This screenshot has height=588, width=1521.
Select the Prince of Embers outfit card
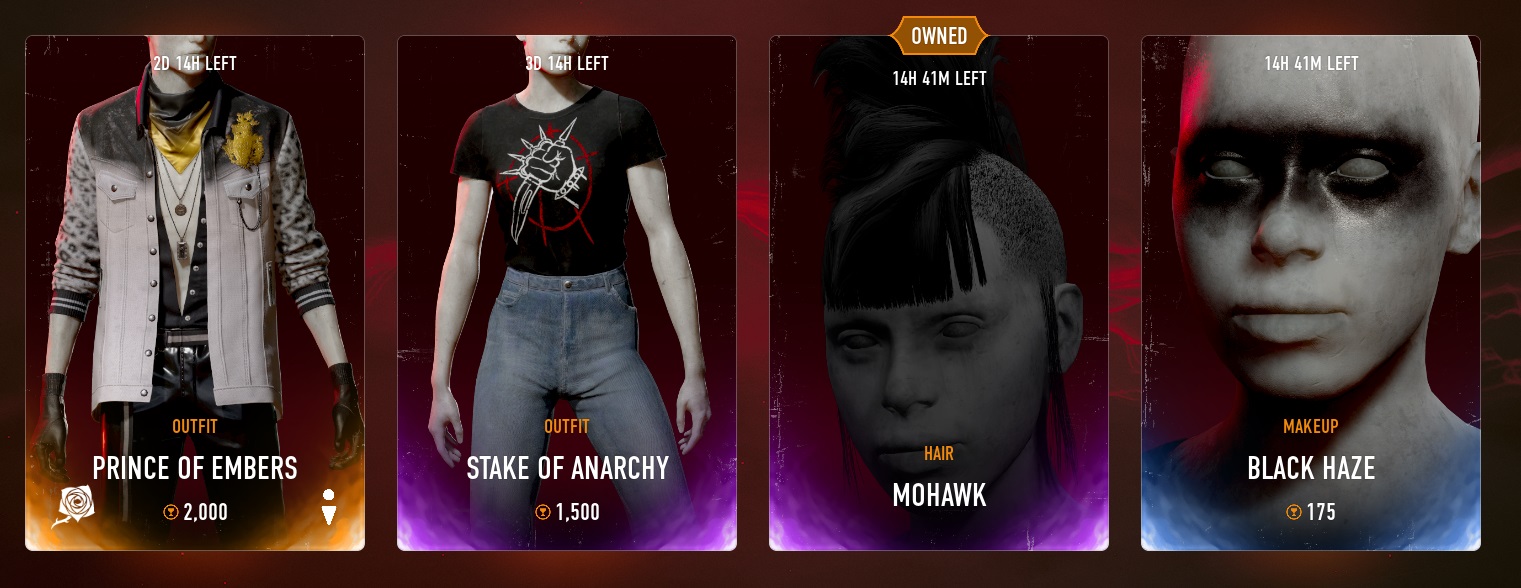coord(195,293)
